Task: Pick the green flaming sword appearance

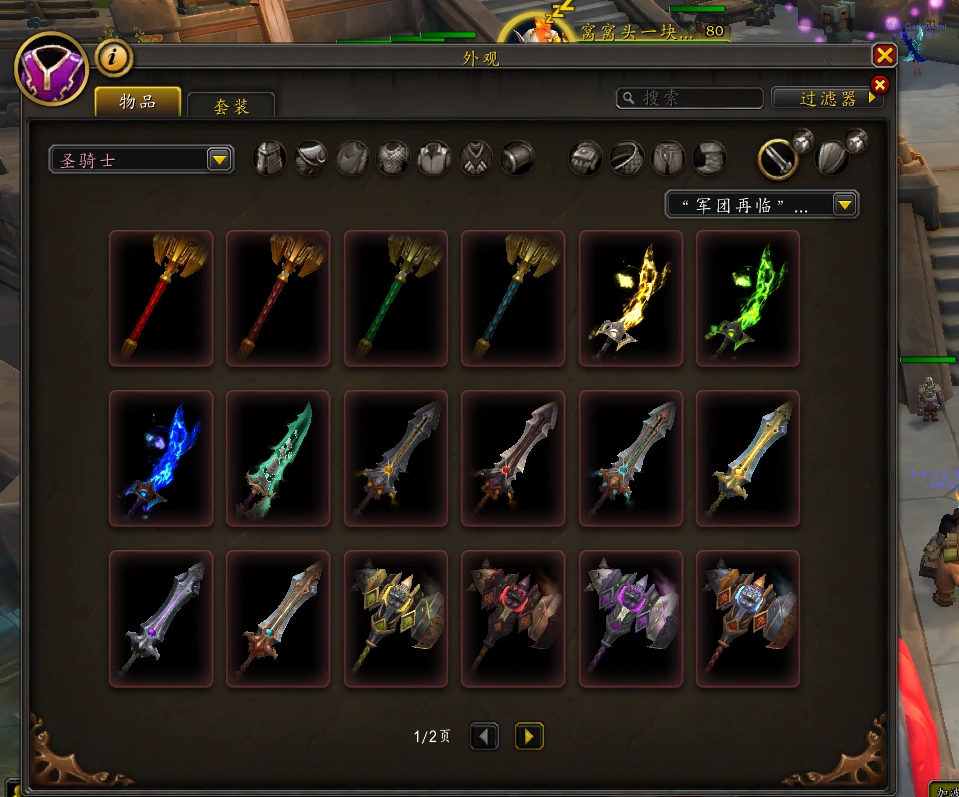Action: click(747, 299)
